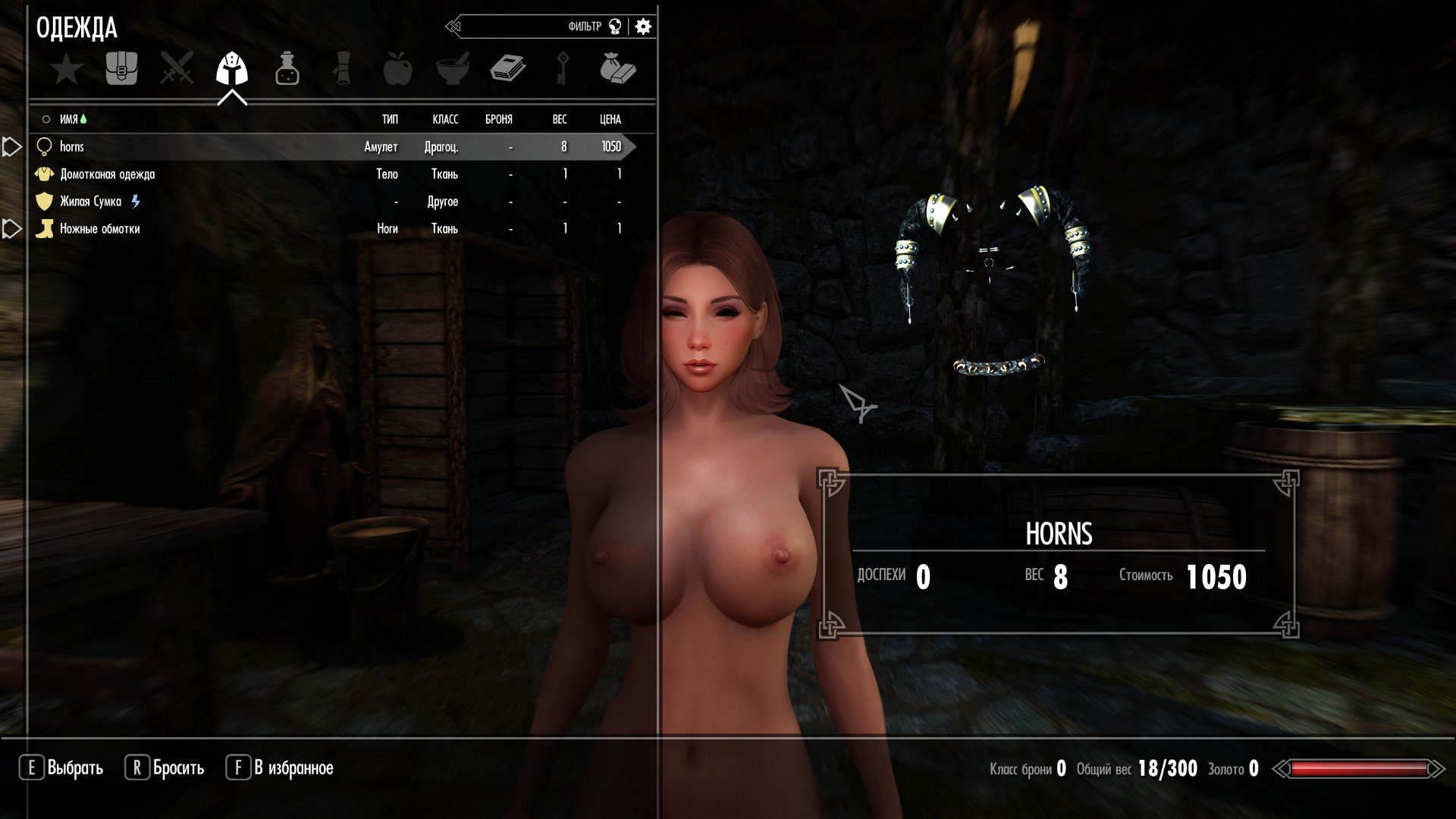Switch to the books category
Screen dimensions: 1456x819
point(507,69)
